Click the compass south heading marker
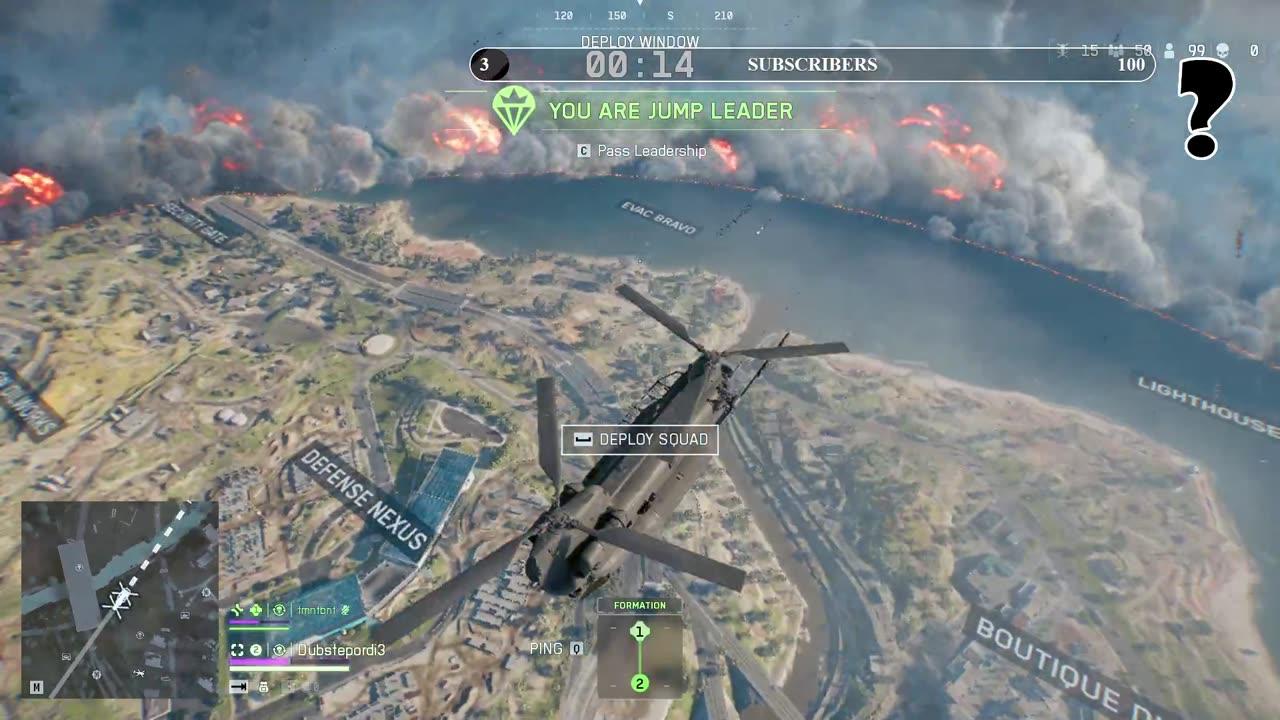This screenshot has width=1280, height=720. pos(669,16)
